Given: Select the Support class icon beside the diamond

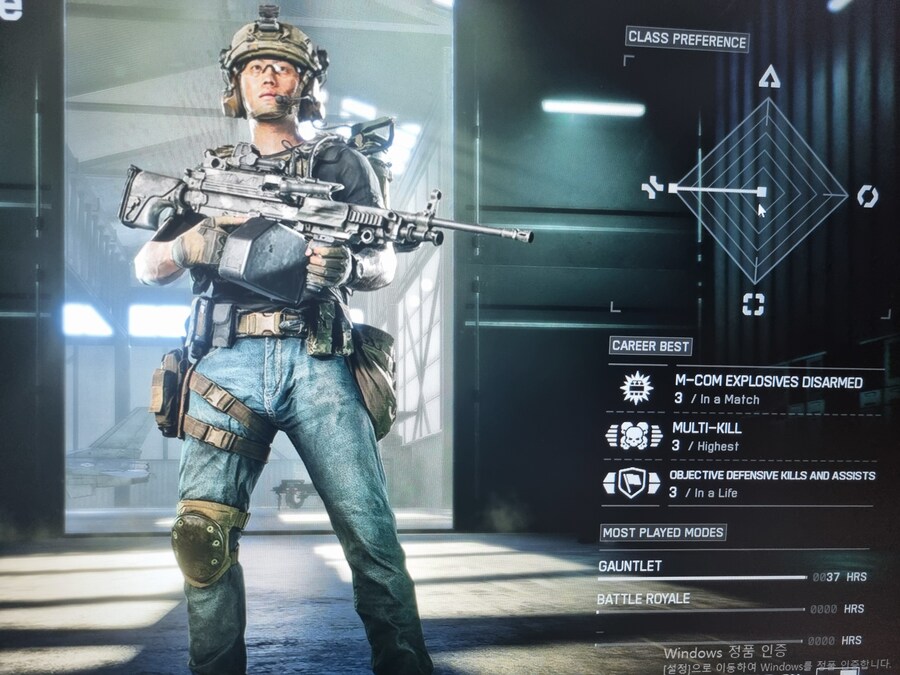Looking at the screenshot, I should [x=867, y=196].
